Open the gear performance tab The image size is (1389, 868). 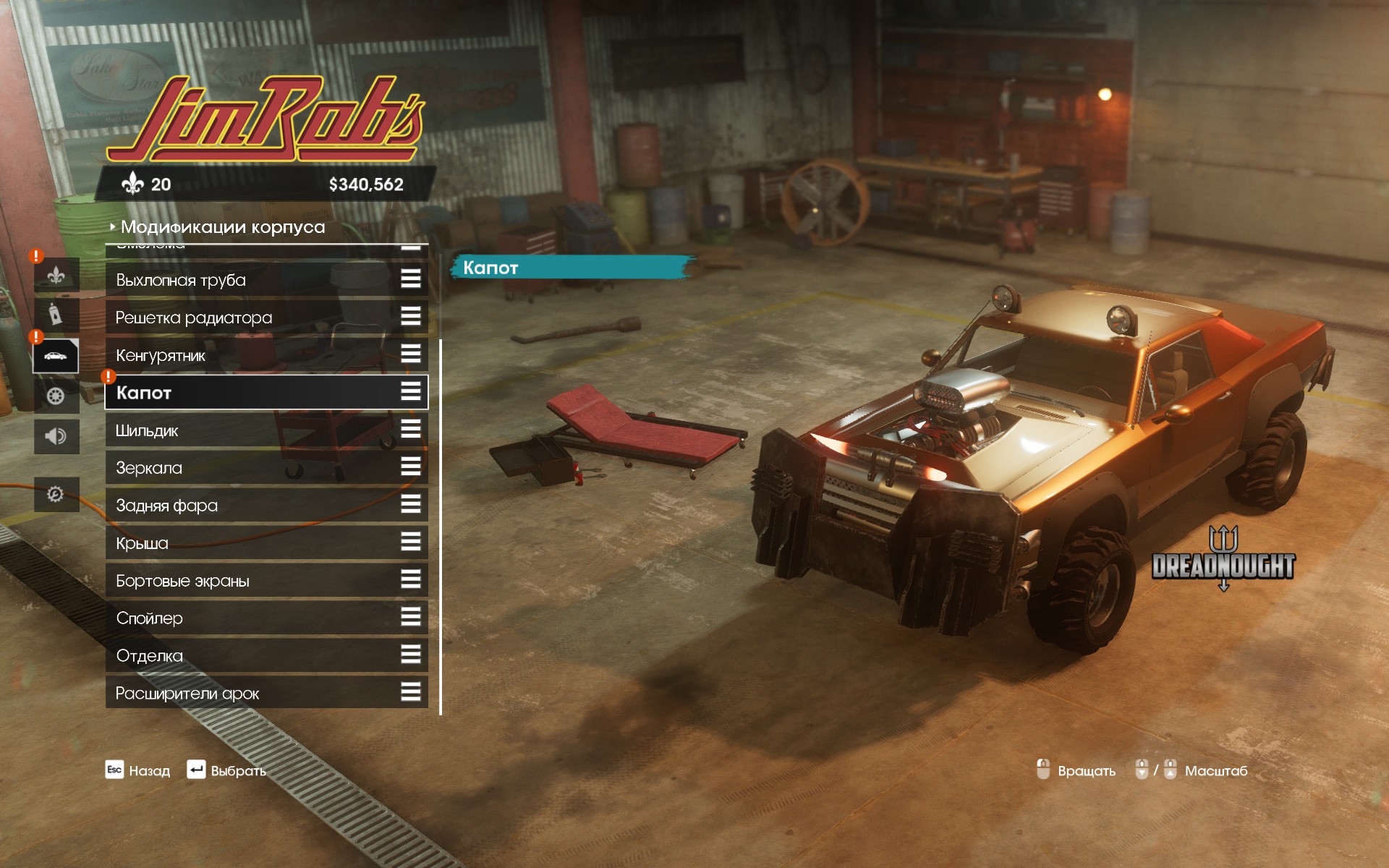56,495
